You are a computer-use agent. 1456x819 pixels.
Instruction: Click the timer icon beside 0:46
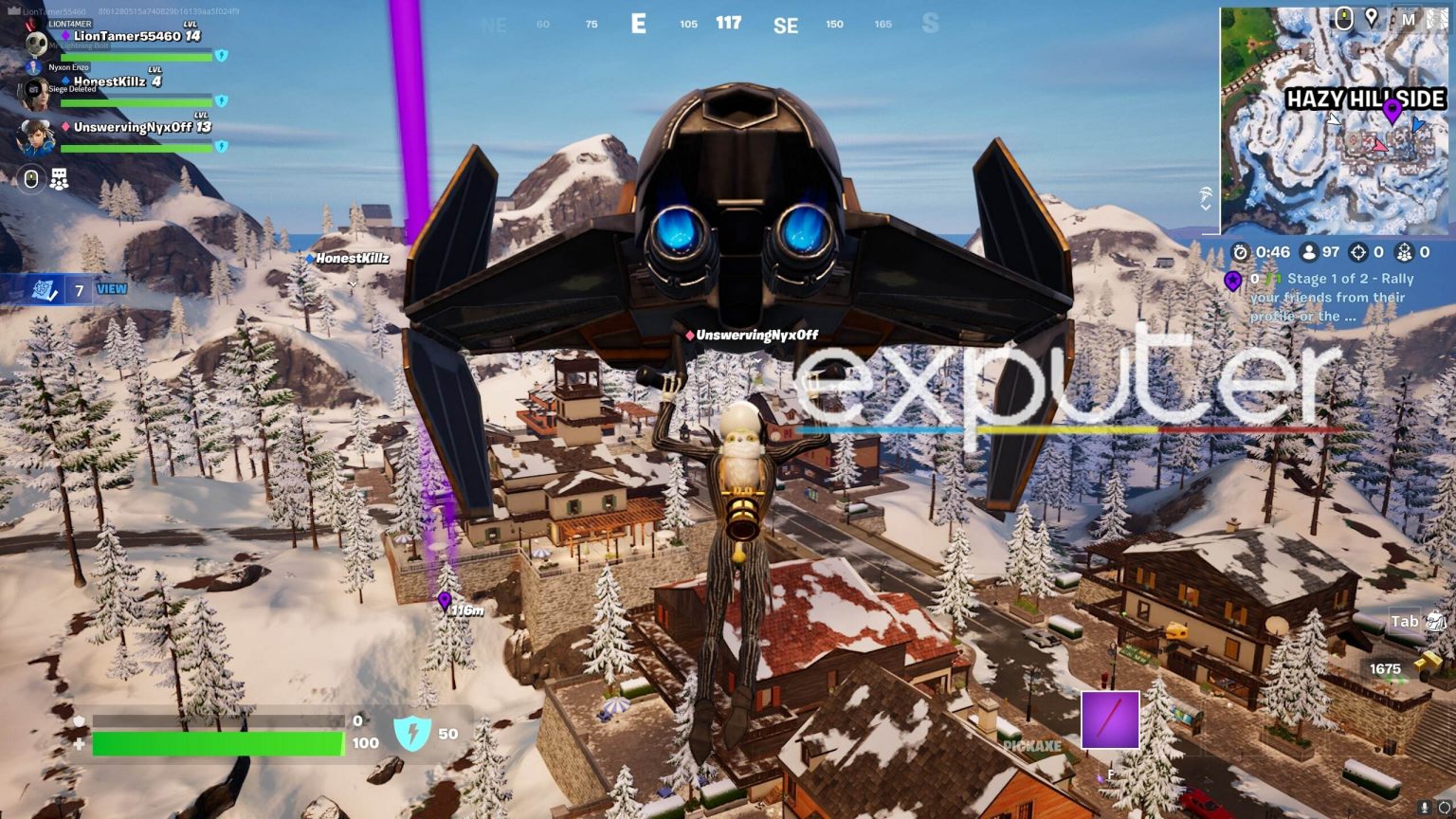pos(1240,252)
